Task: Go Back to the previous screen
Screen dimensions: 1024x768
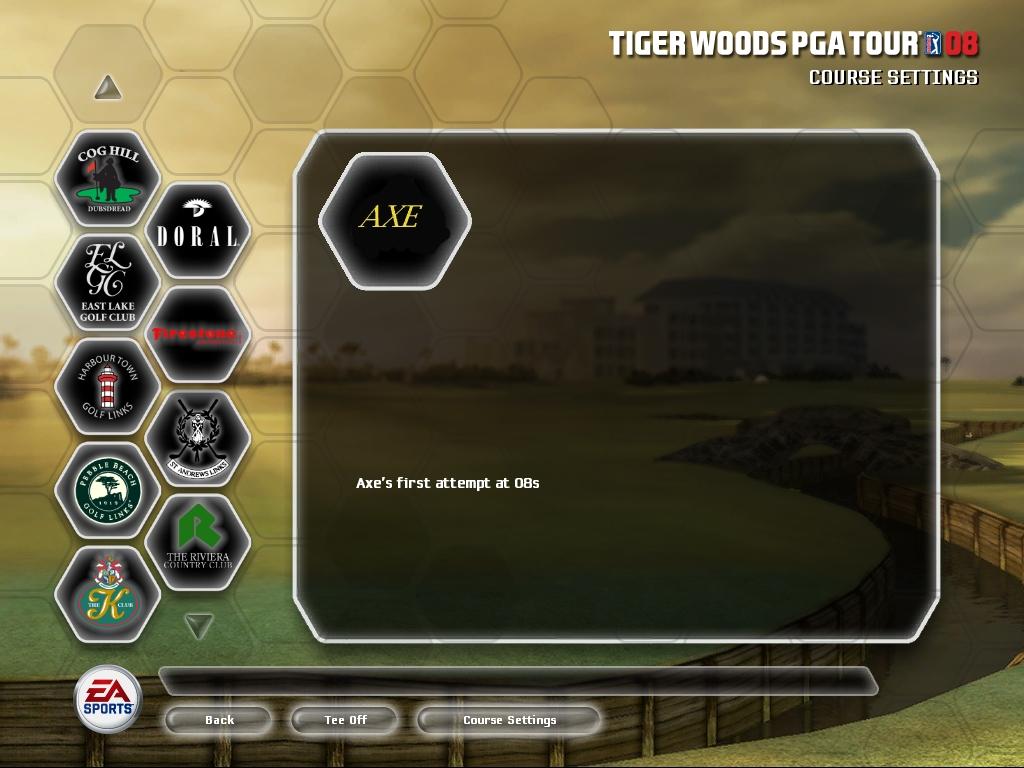Action: (x=219, y=720)
